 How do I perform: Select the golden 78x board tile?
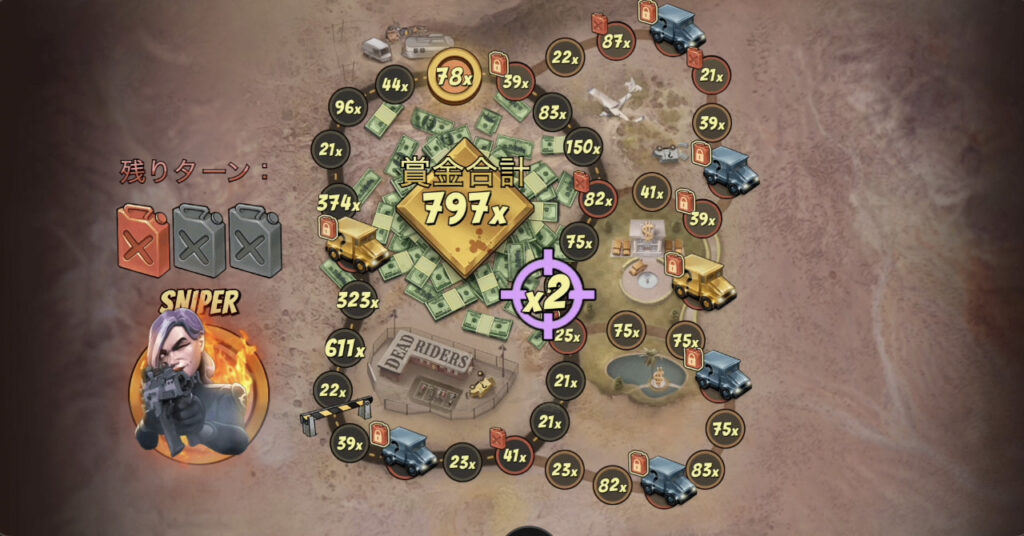(454, 75)
